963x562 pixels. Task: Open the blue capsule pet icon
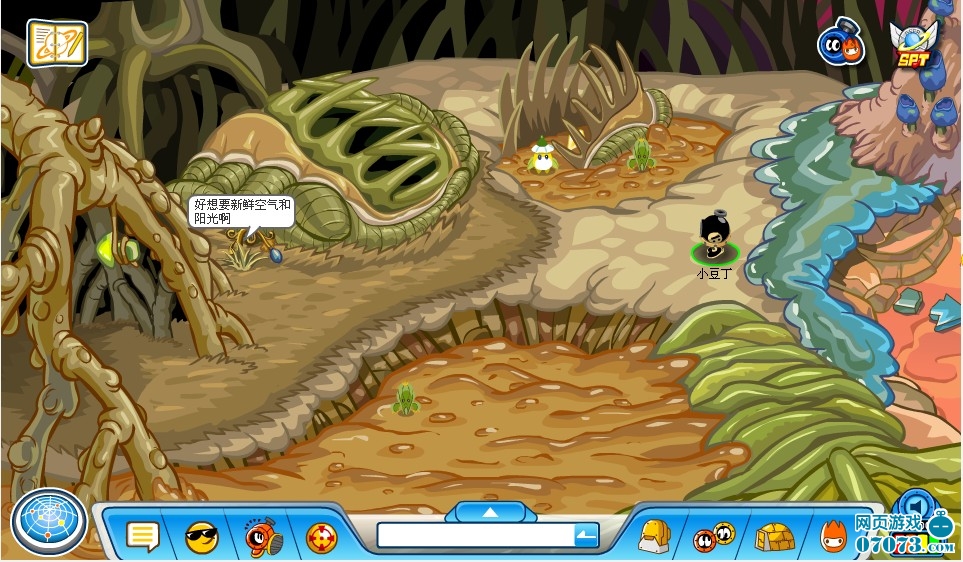840,44
